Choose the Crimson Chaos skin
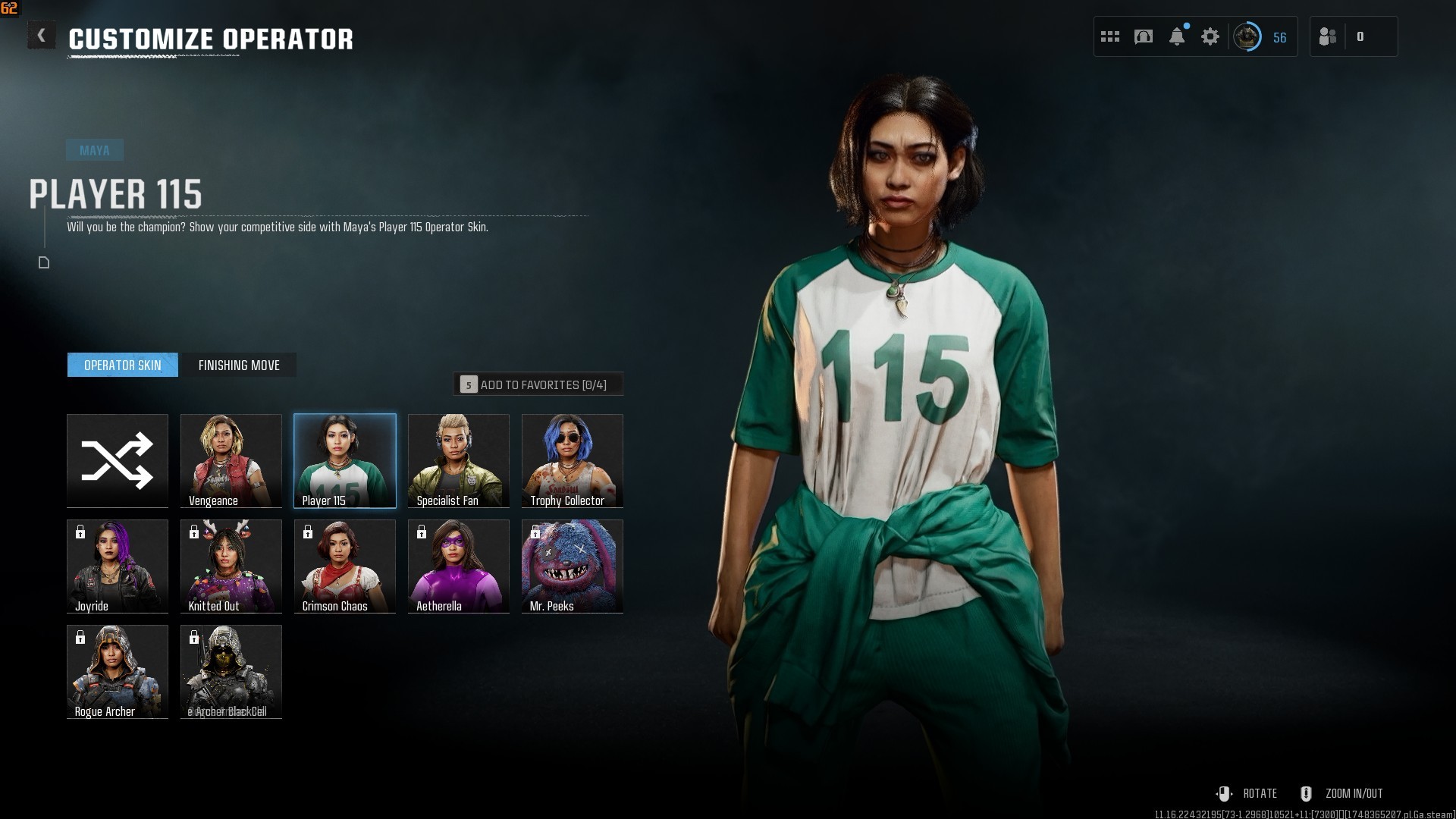The width and height of the screenshot is (1456, 819). [x=345, y=566]
